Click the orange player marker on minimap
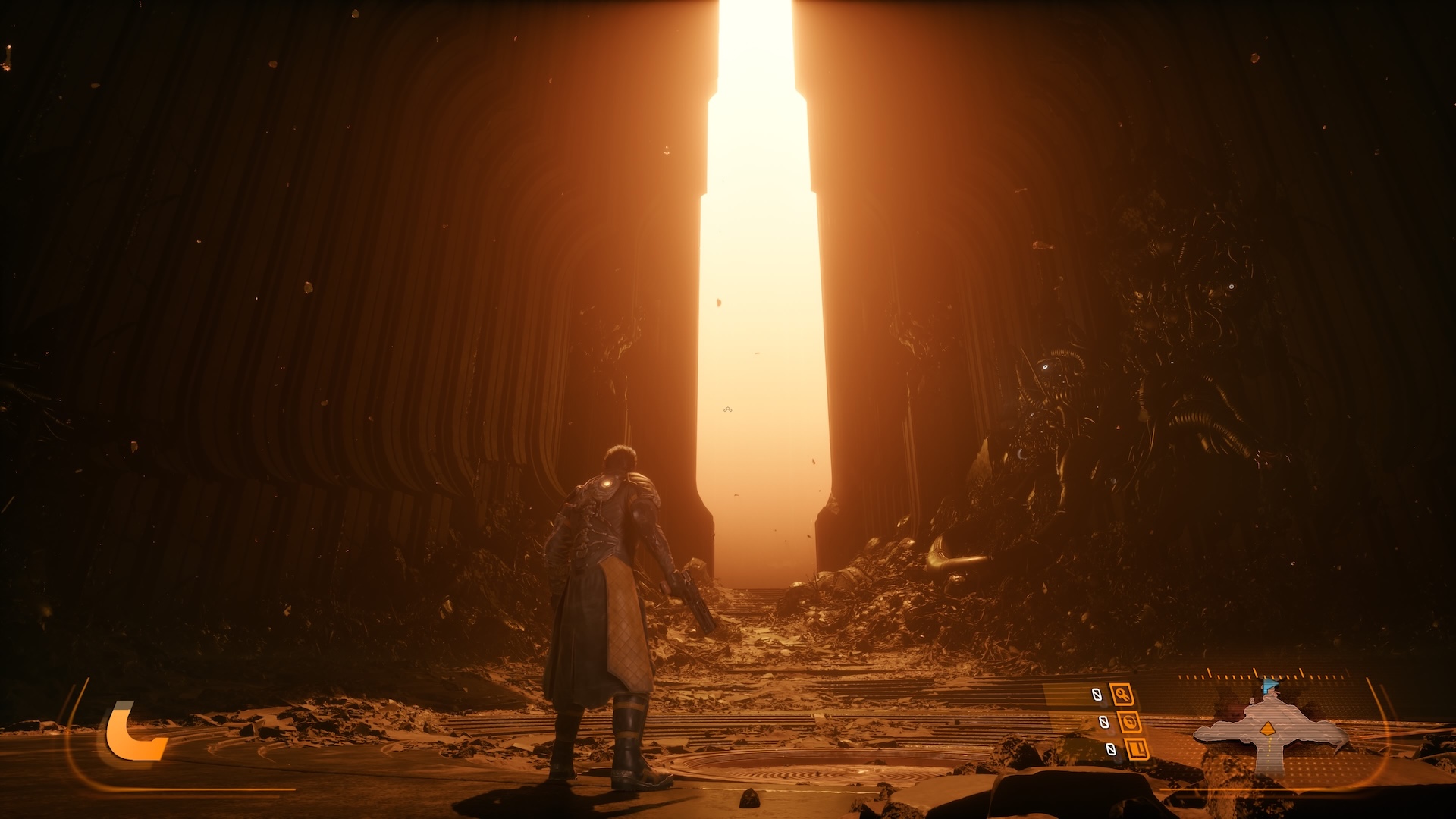The height and width of the screenshot is (819, 1456). tap(1267, 729)
